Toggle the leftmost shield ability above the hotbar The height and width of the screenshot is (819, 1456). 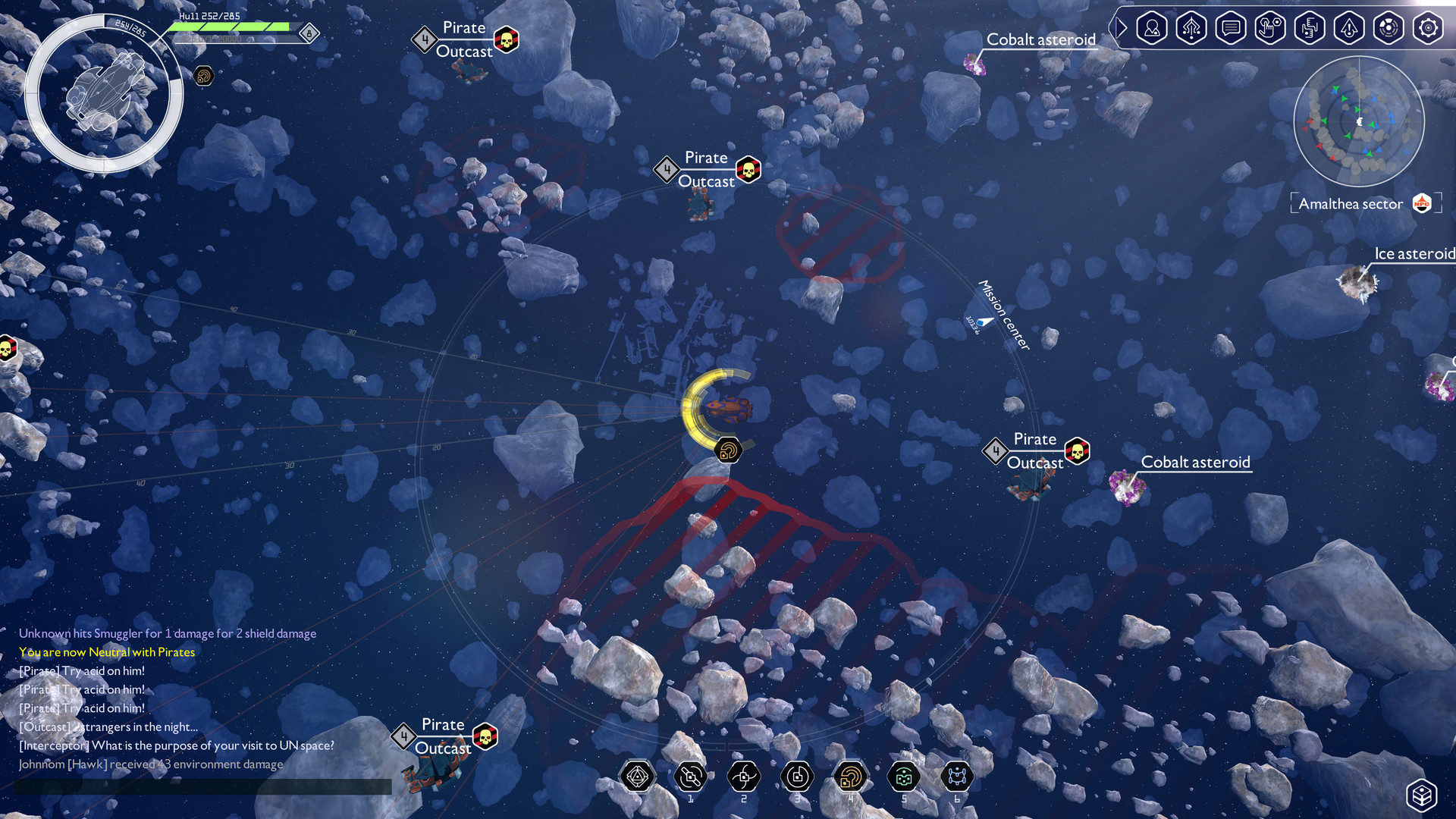pyautogui.click(x=637, y=776)
